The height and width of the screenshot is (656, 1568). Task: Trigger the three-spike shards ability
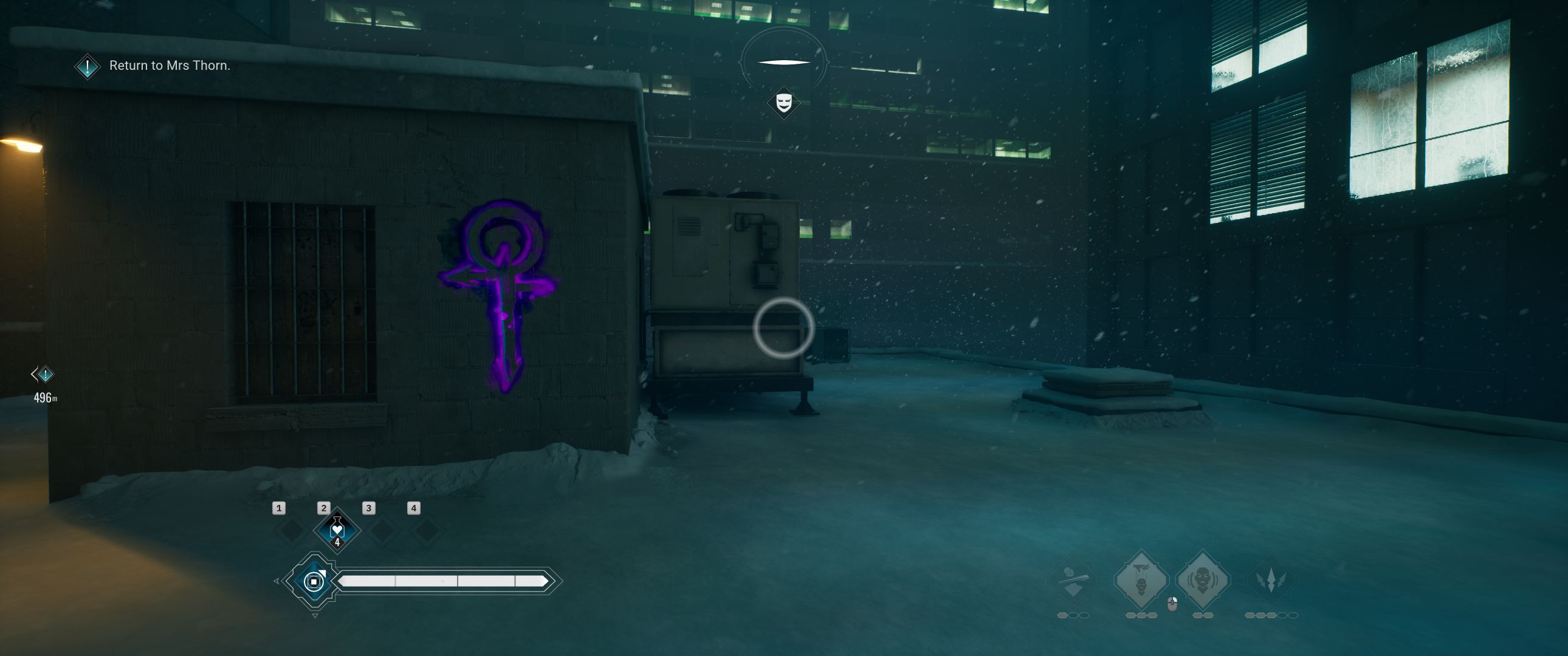pos(1271,580)
